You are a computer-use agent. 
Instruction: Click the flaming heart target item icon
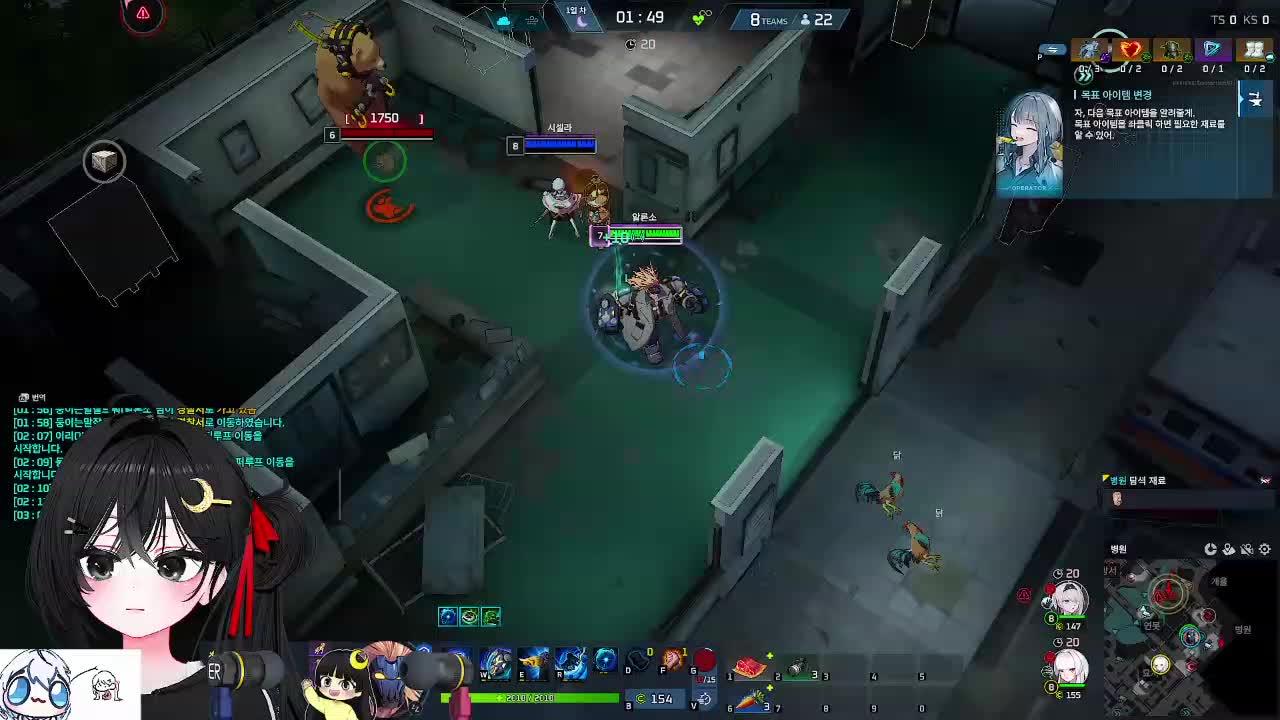(x=1130, y=51)
